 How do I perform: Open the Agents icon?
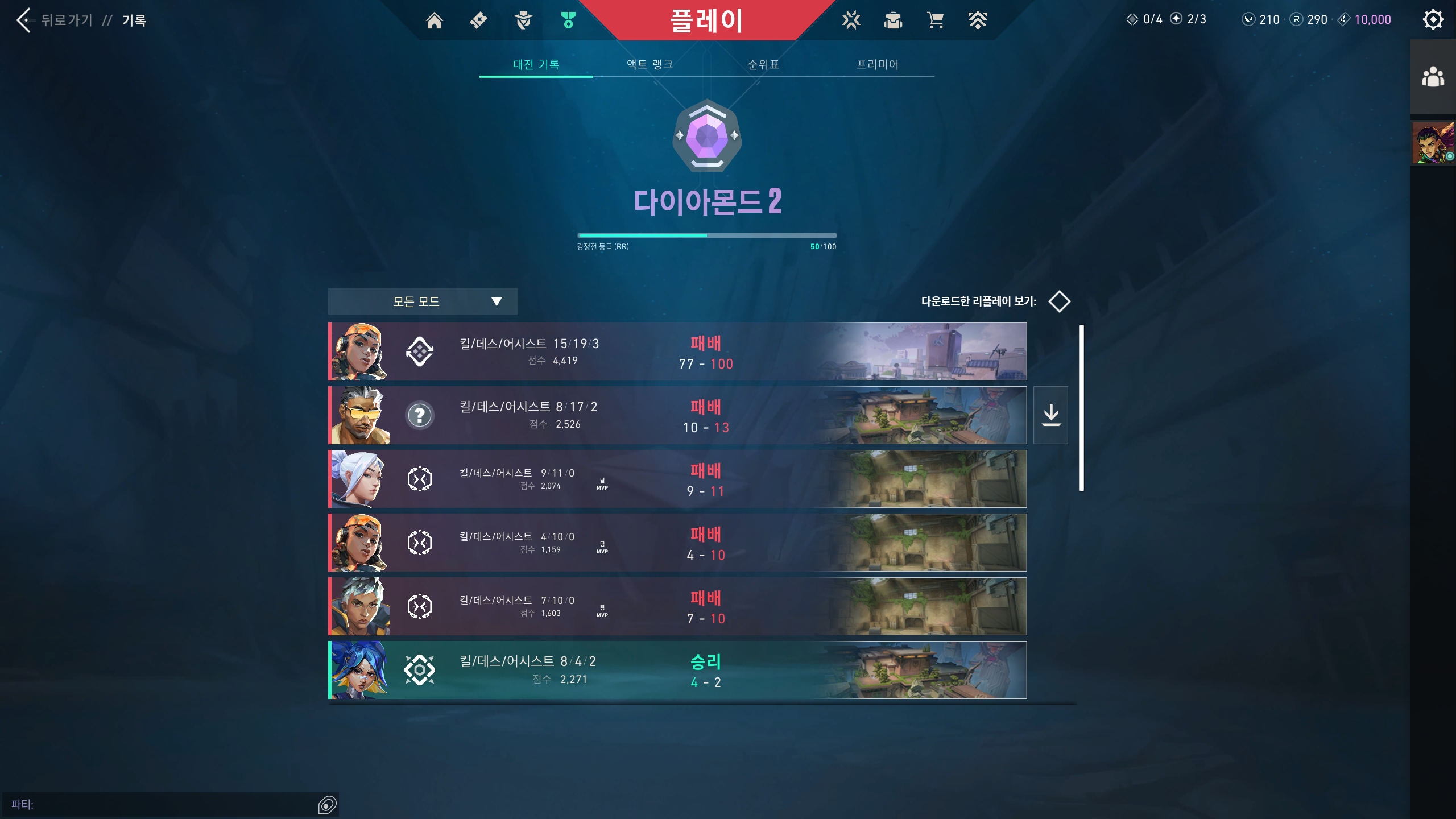coord(523,20)
